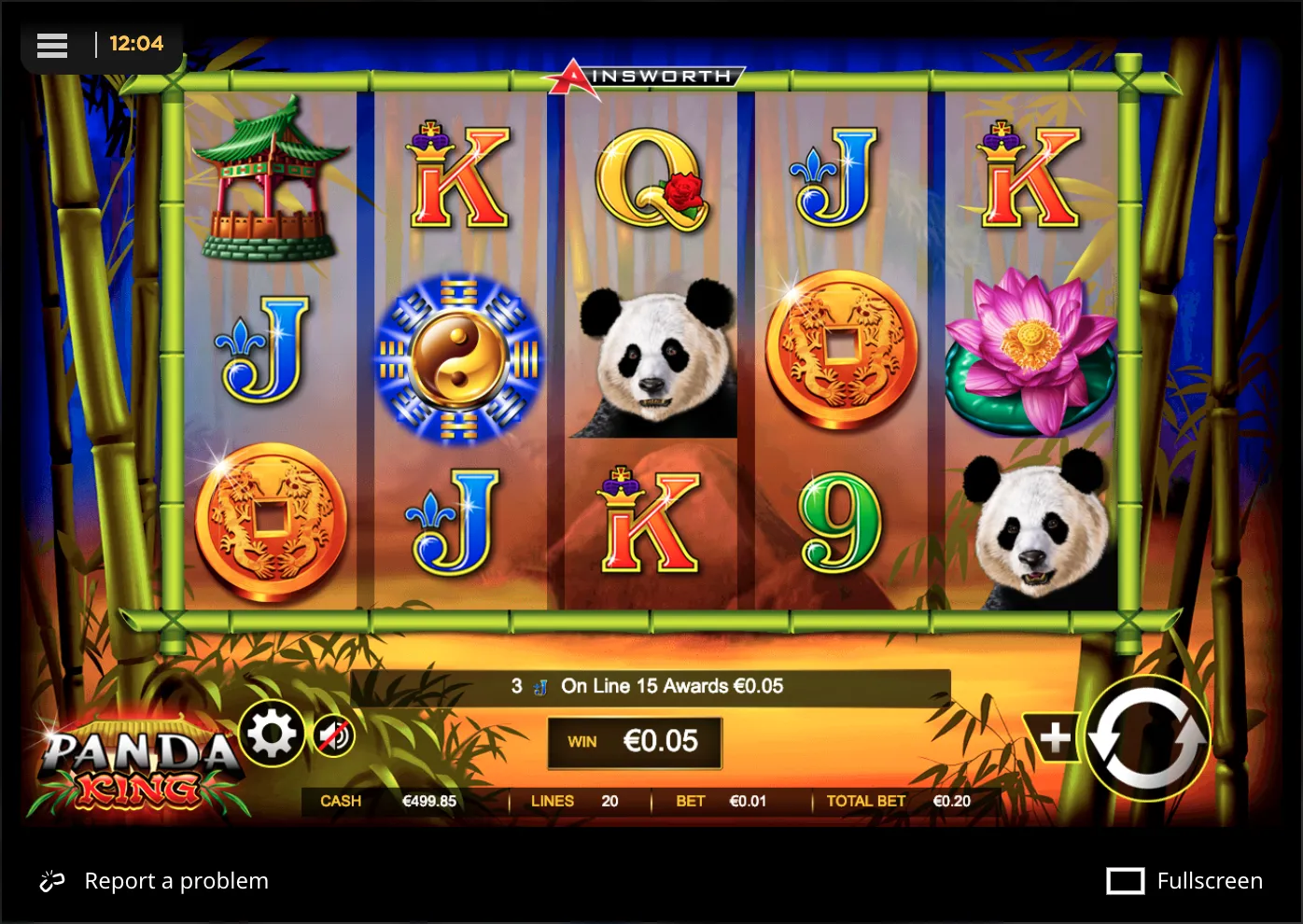The height and width of the screenshot is (924, 1303).
Task: Enter Fullscreen mode
Action: pos(1210,880)
